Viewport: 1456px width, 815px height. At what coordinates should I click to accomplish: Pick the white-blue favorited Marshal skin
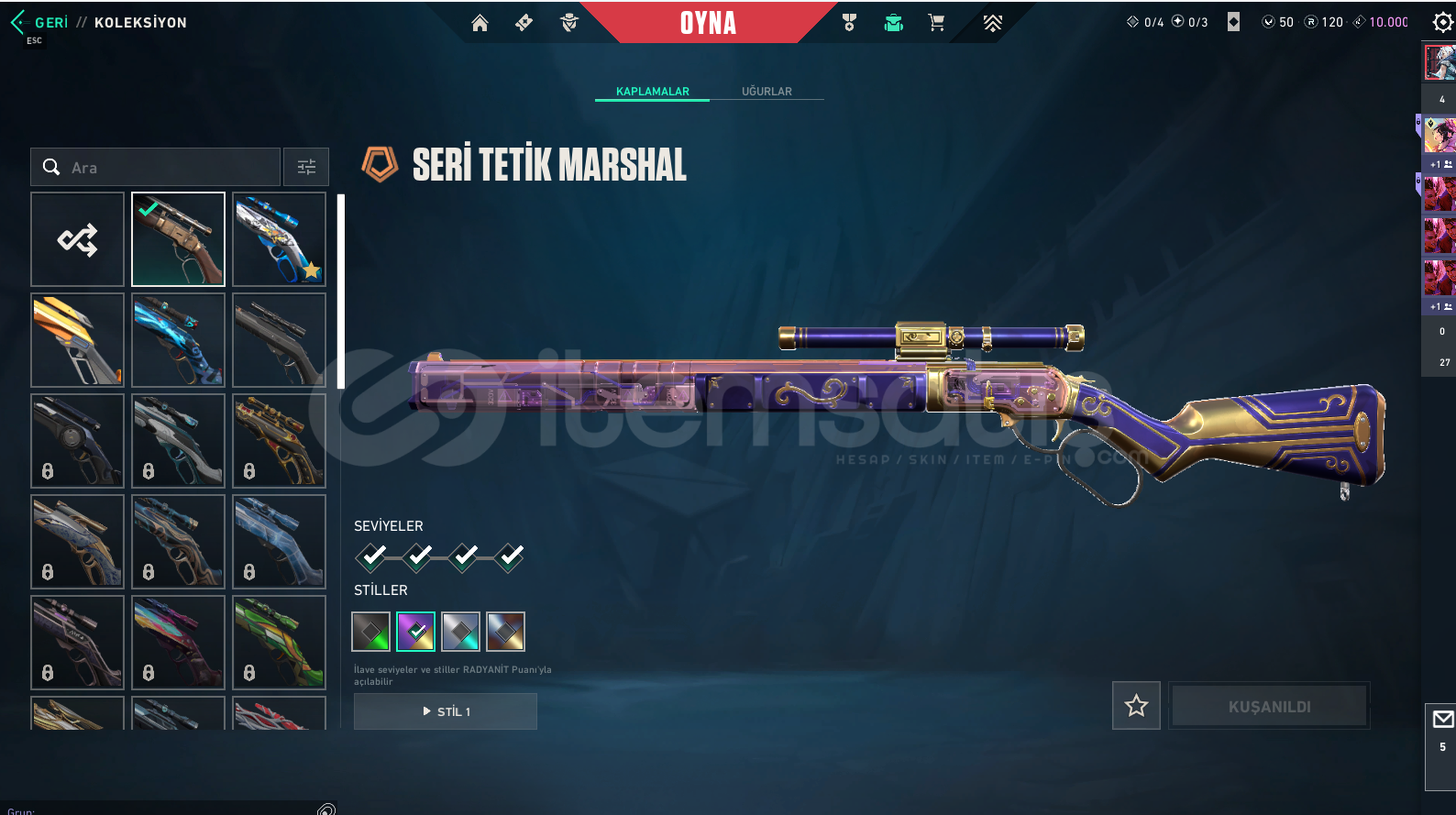(x=279, y=239)
